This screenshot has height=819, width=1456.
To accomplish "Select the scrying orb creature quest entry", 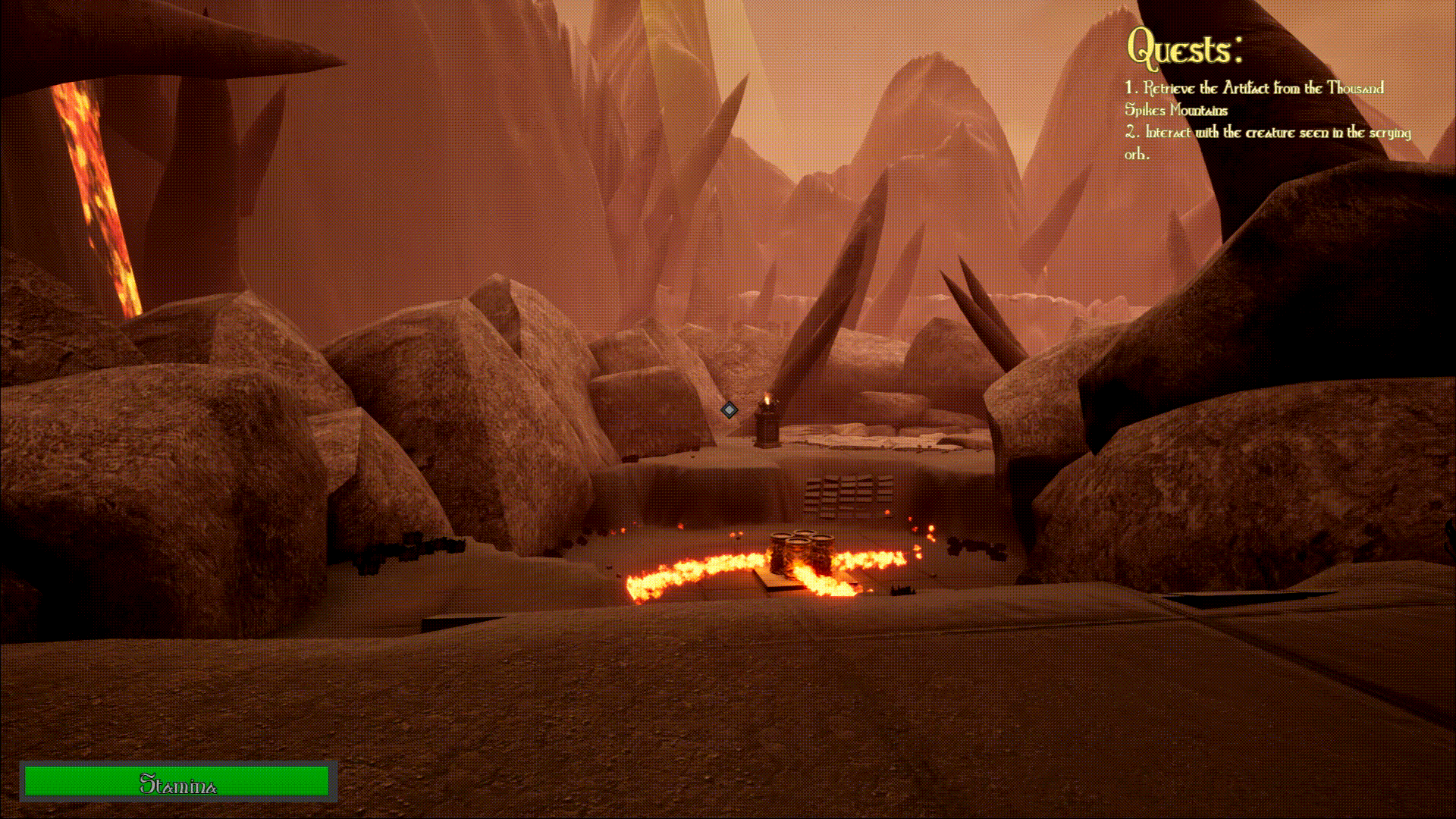I will tap(1267, 143).
